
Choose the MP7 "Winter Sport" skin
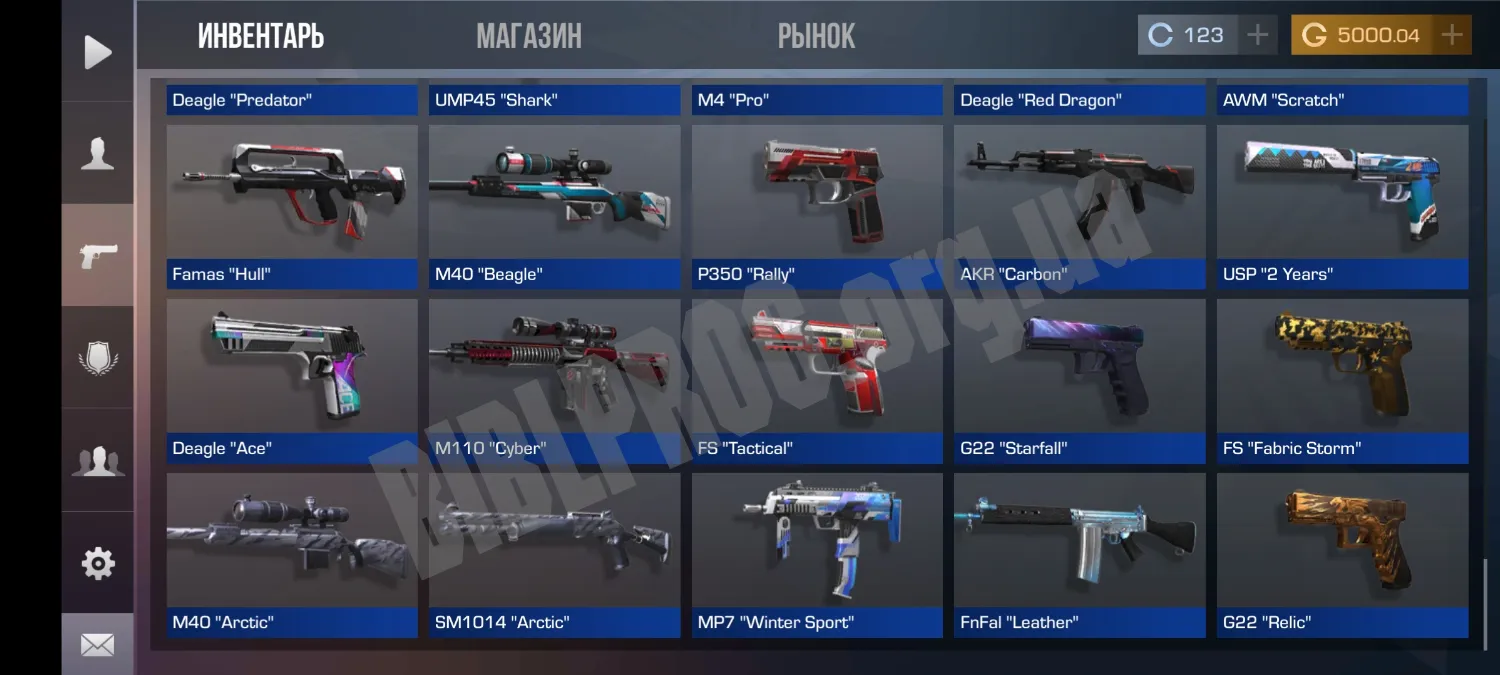[817, 554]
